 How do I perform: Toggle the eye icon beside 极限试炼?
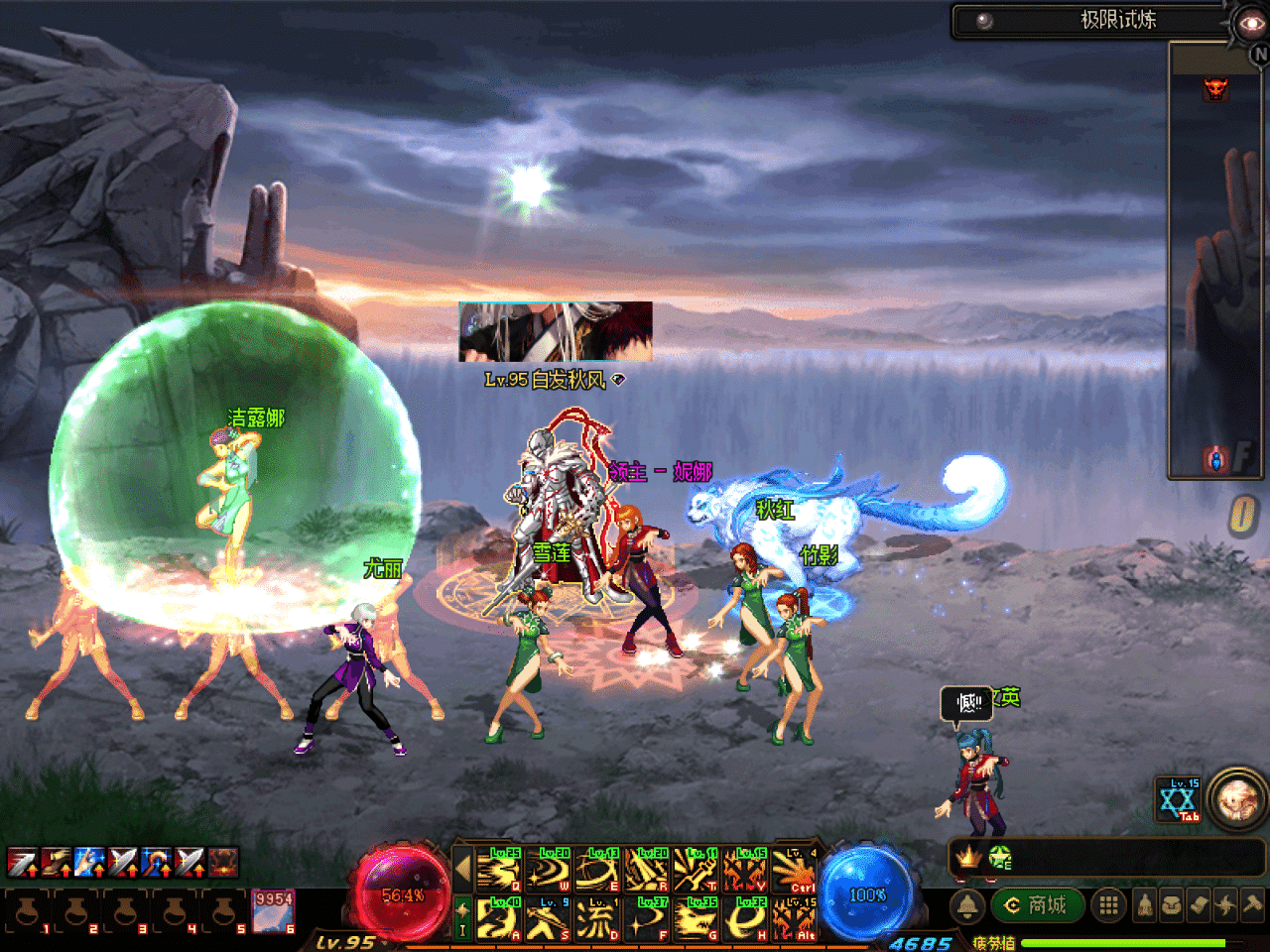point(1250,22)
